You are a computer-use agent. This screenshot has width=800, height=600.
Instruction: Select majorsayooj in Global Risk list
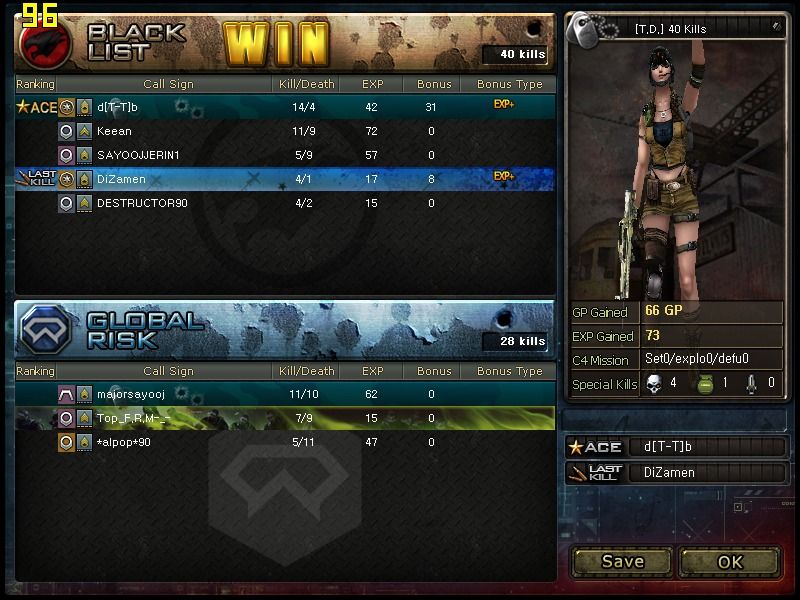285,394
